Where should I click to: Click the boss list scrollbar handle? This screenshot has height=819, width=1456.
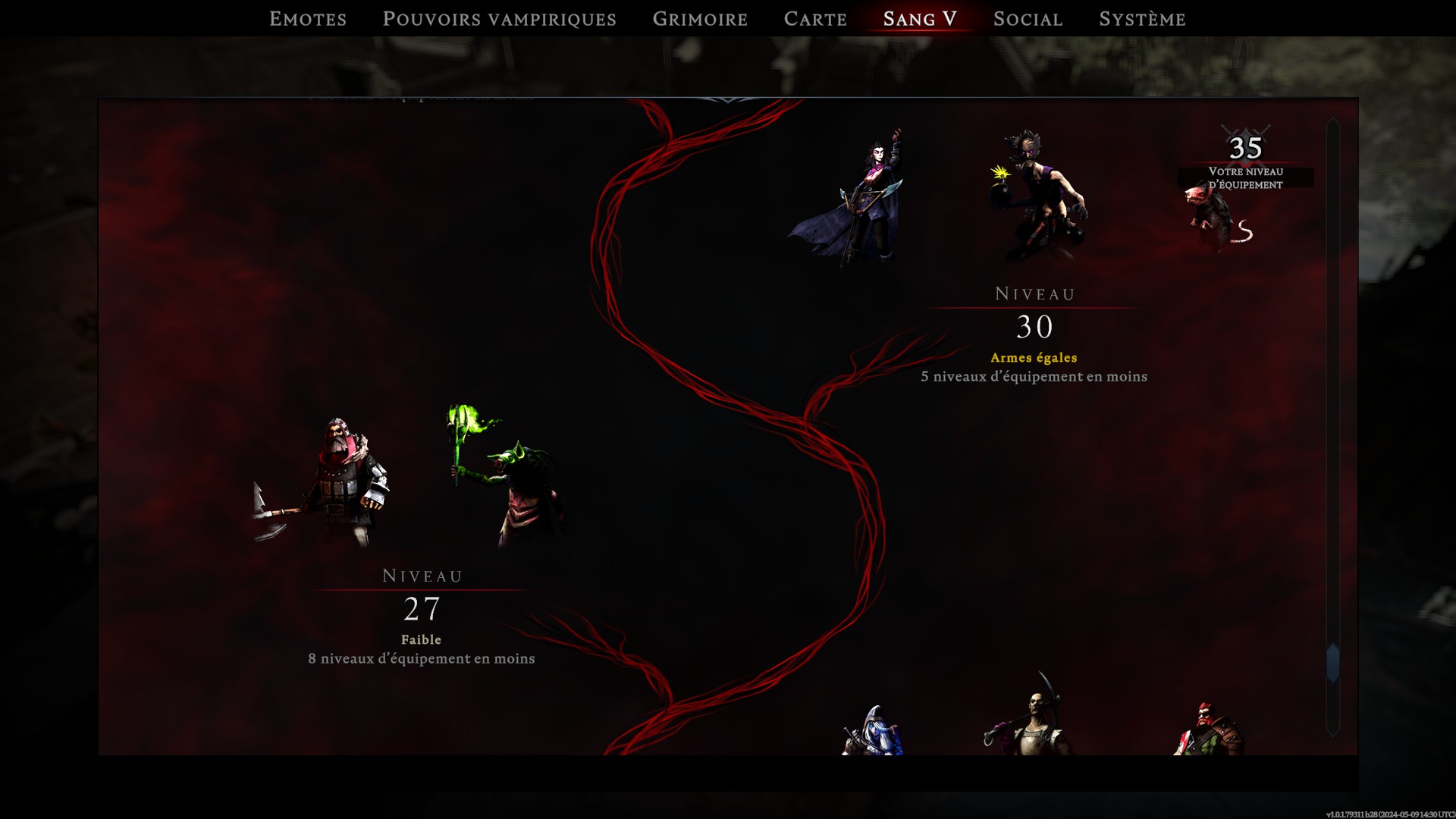[x=1332, y=662]
